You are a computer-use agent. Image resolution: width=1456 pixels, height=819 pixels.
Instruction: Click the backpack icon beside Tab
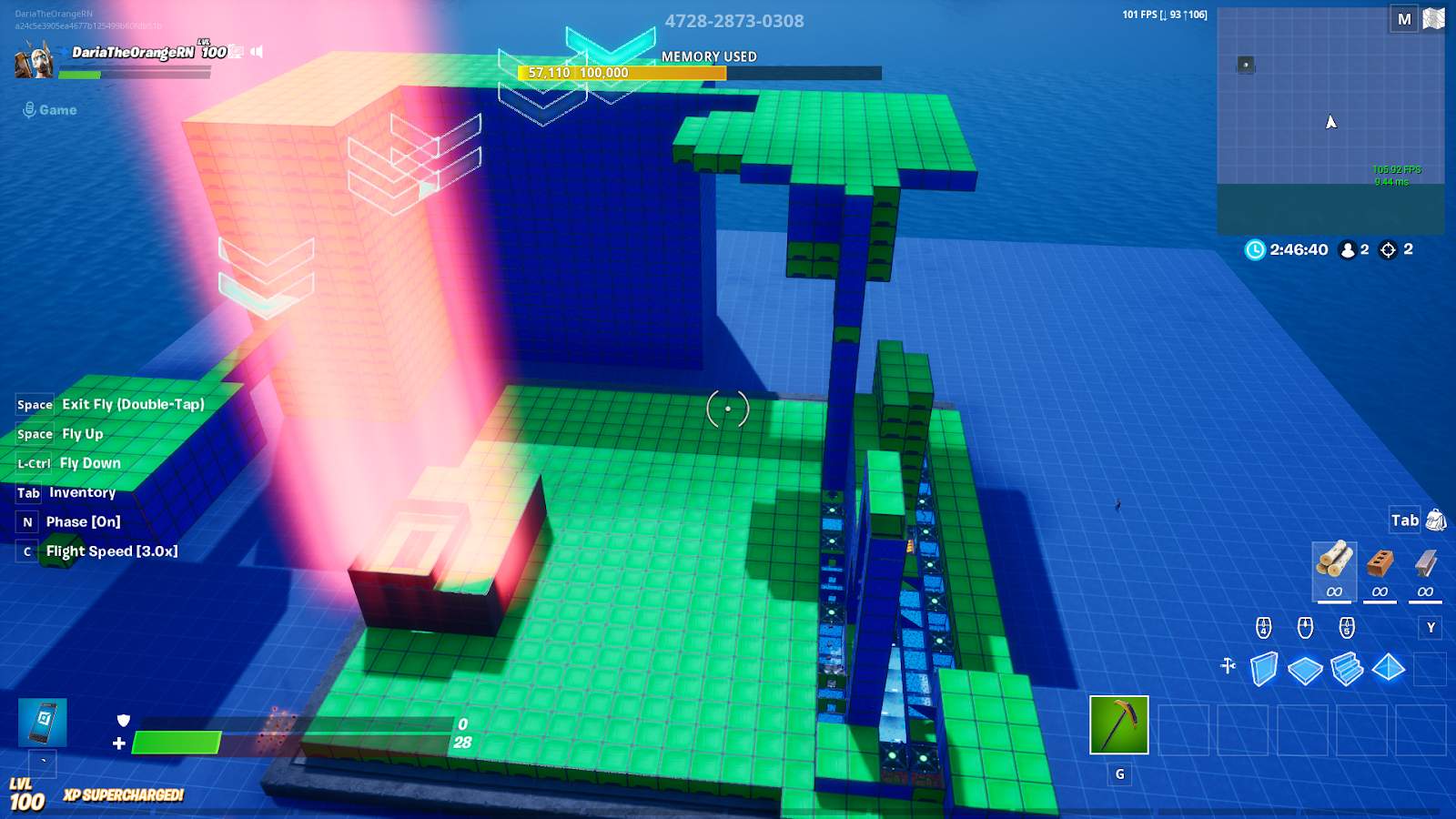[x=1435, y=519]
